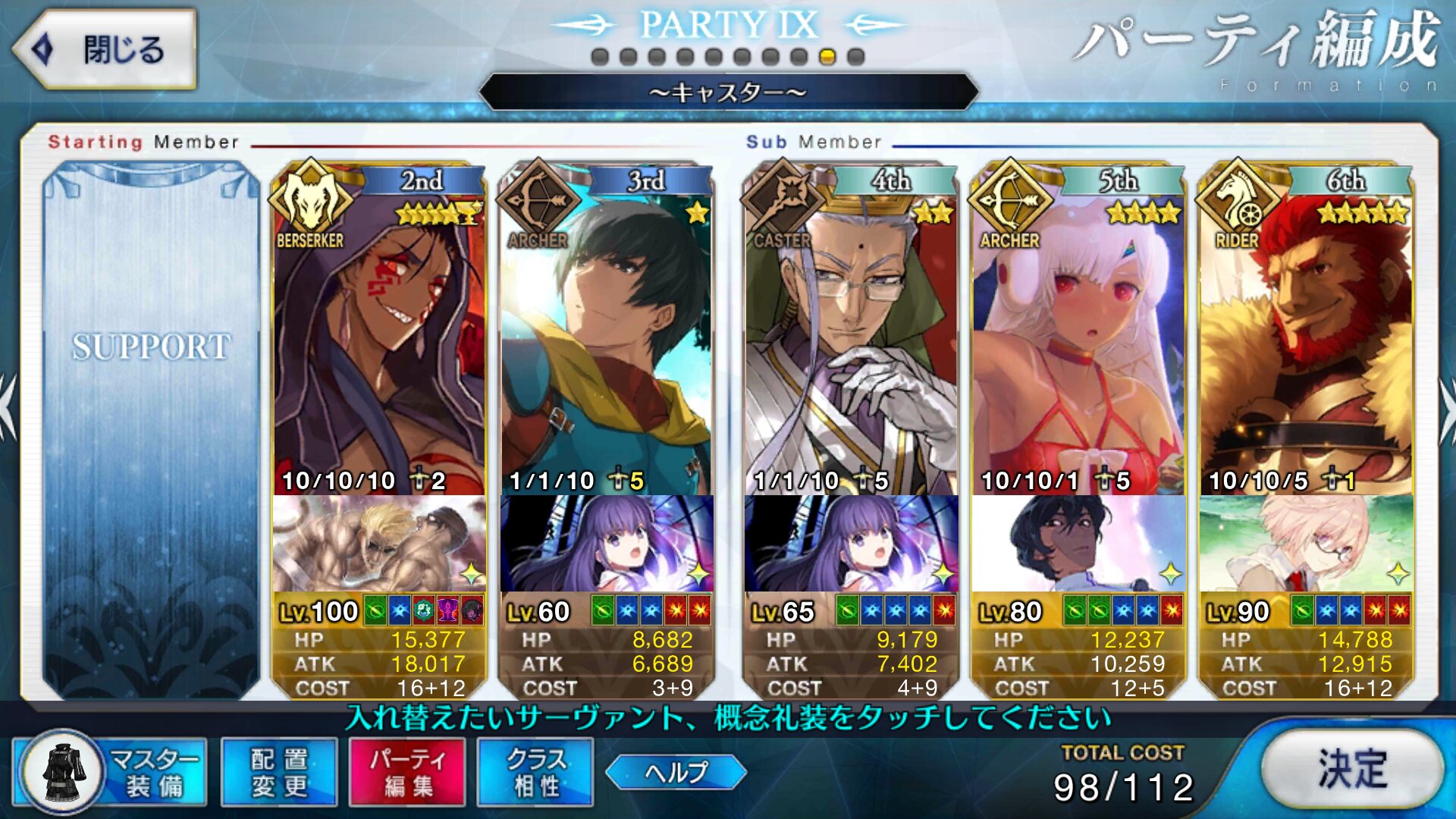
Task: Close the party formation screen
Action: 105,50
